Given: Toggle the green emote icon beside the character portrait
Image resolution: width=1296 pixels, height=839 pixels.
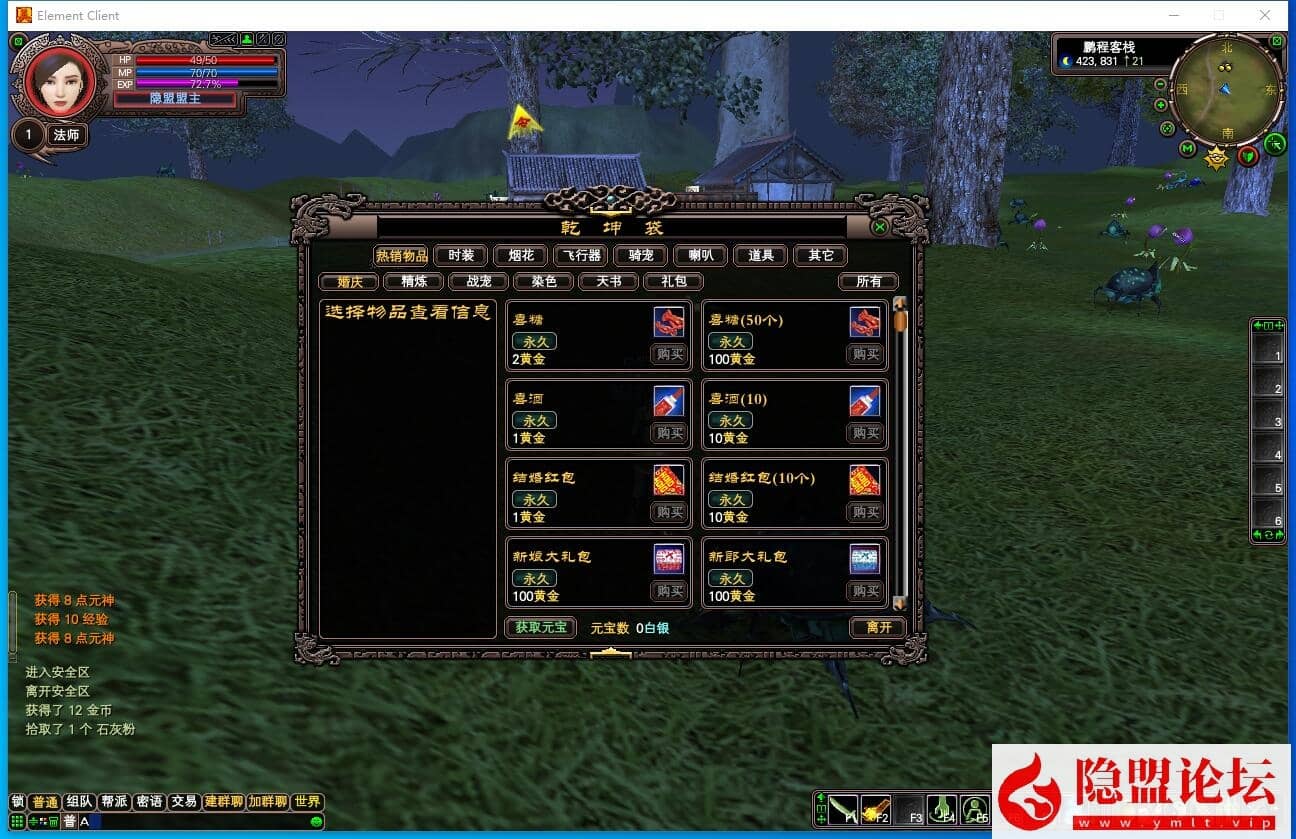Looking at the screenshot, I should pyautogui.click(x=19, y=40).
